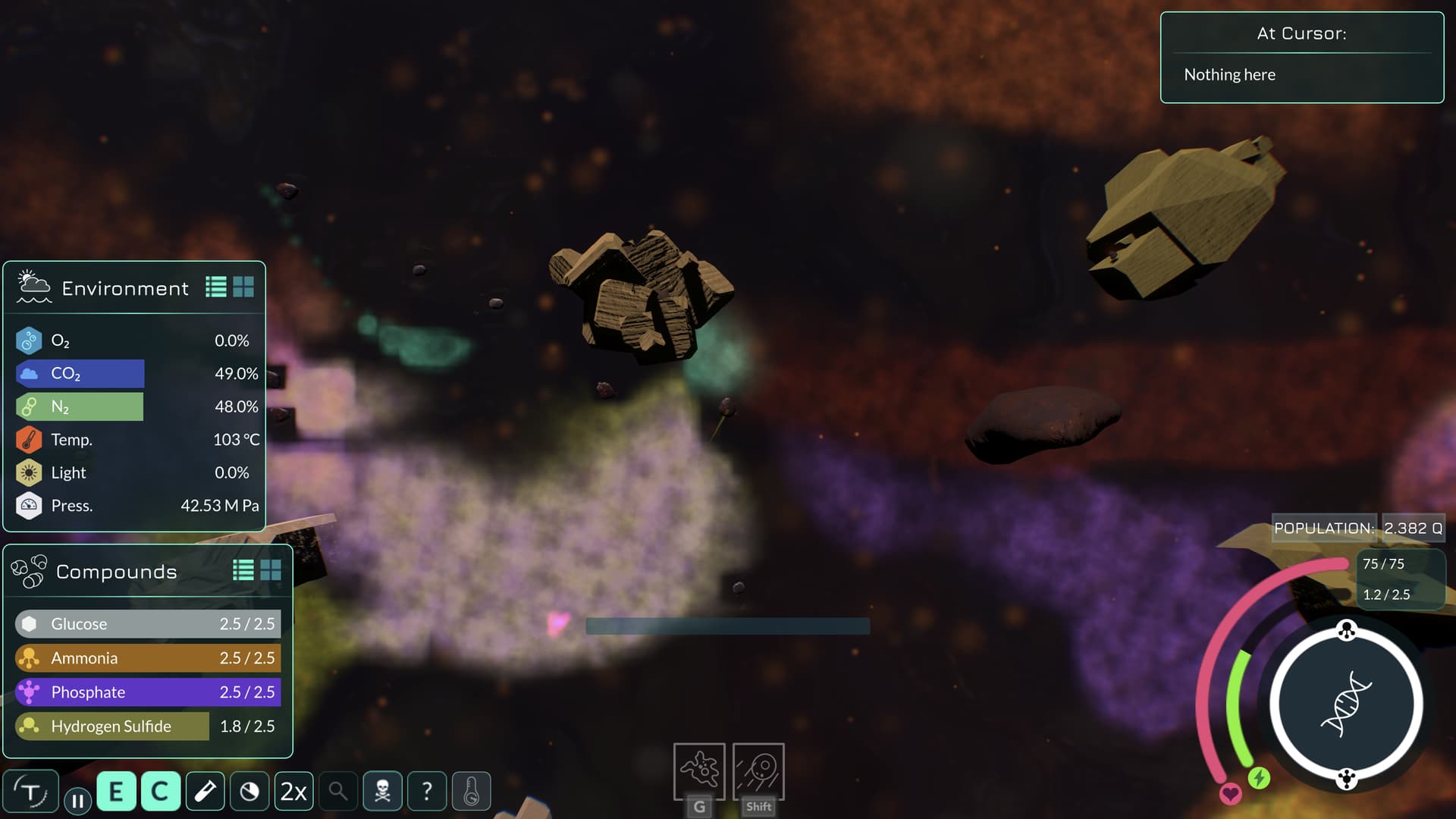Toggle the Compounds panel with C button
1456x819 pixels.
160,792
